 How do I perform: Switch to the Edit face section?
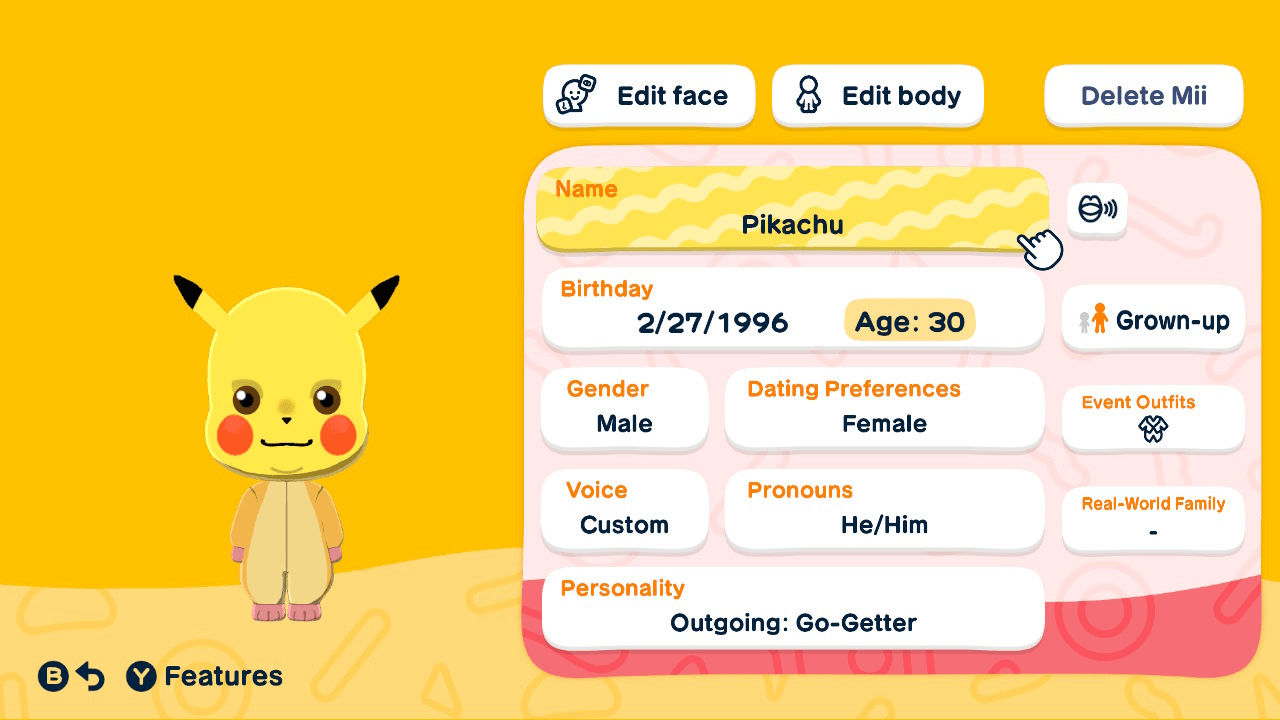(x=649, y=95)
